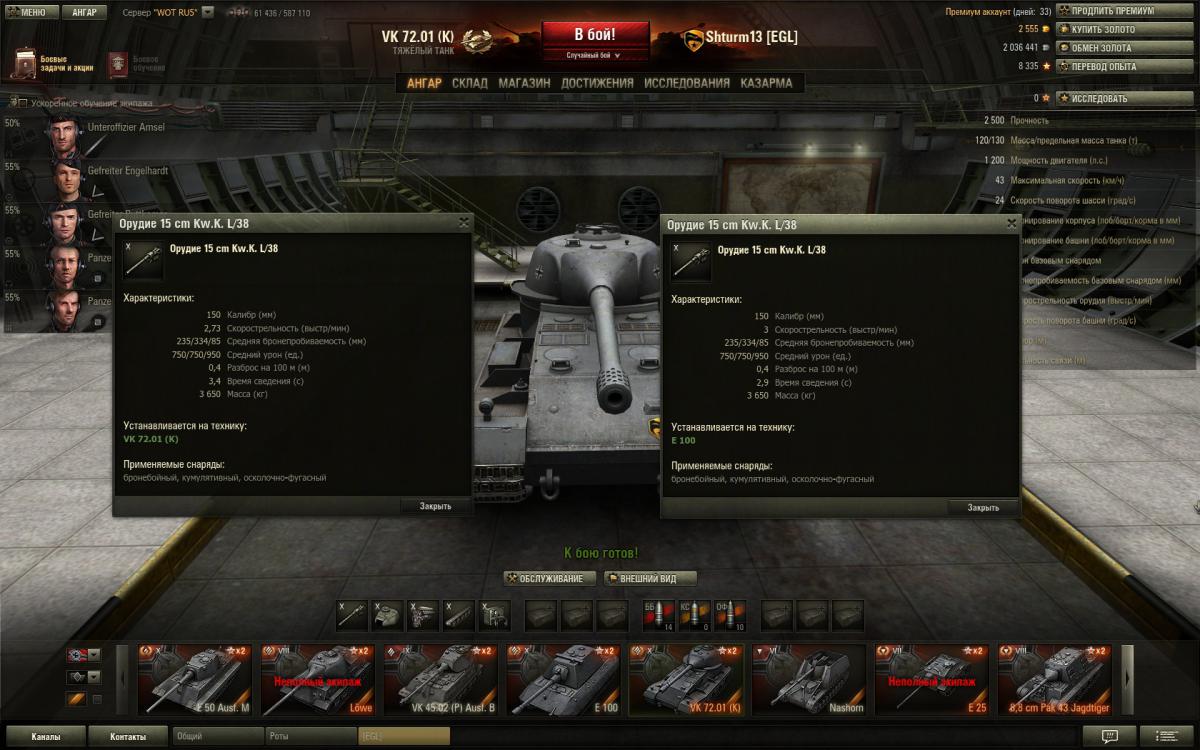
Task: Close the E 100 gun window with Закрыть
Action: click(983, 507)
